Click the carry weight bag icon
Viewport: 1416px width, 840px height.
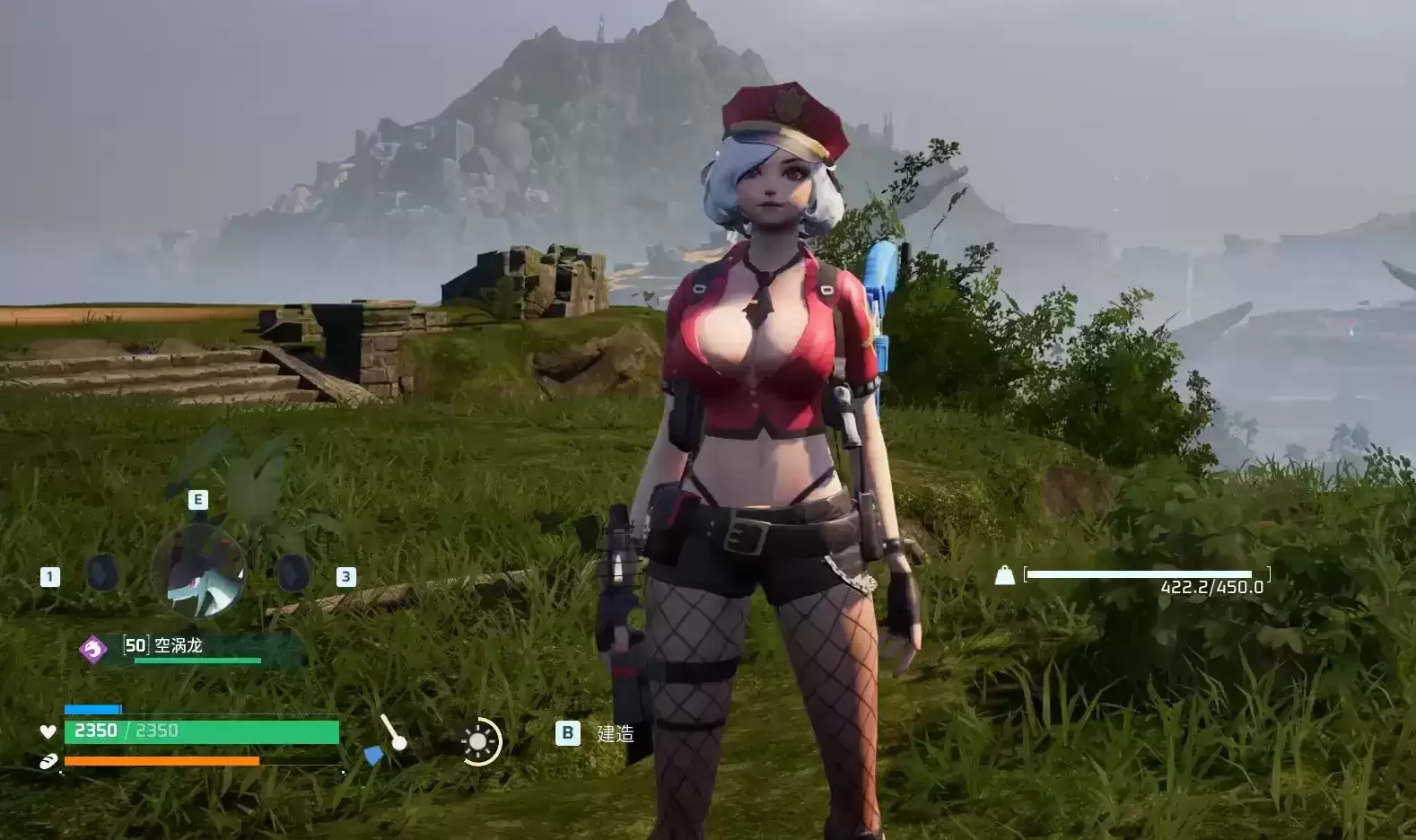coord(1004,575)
